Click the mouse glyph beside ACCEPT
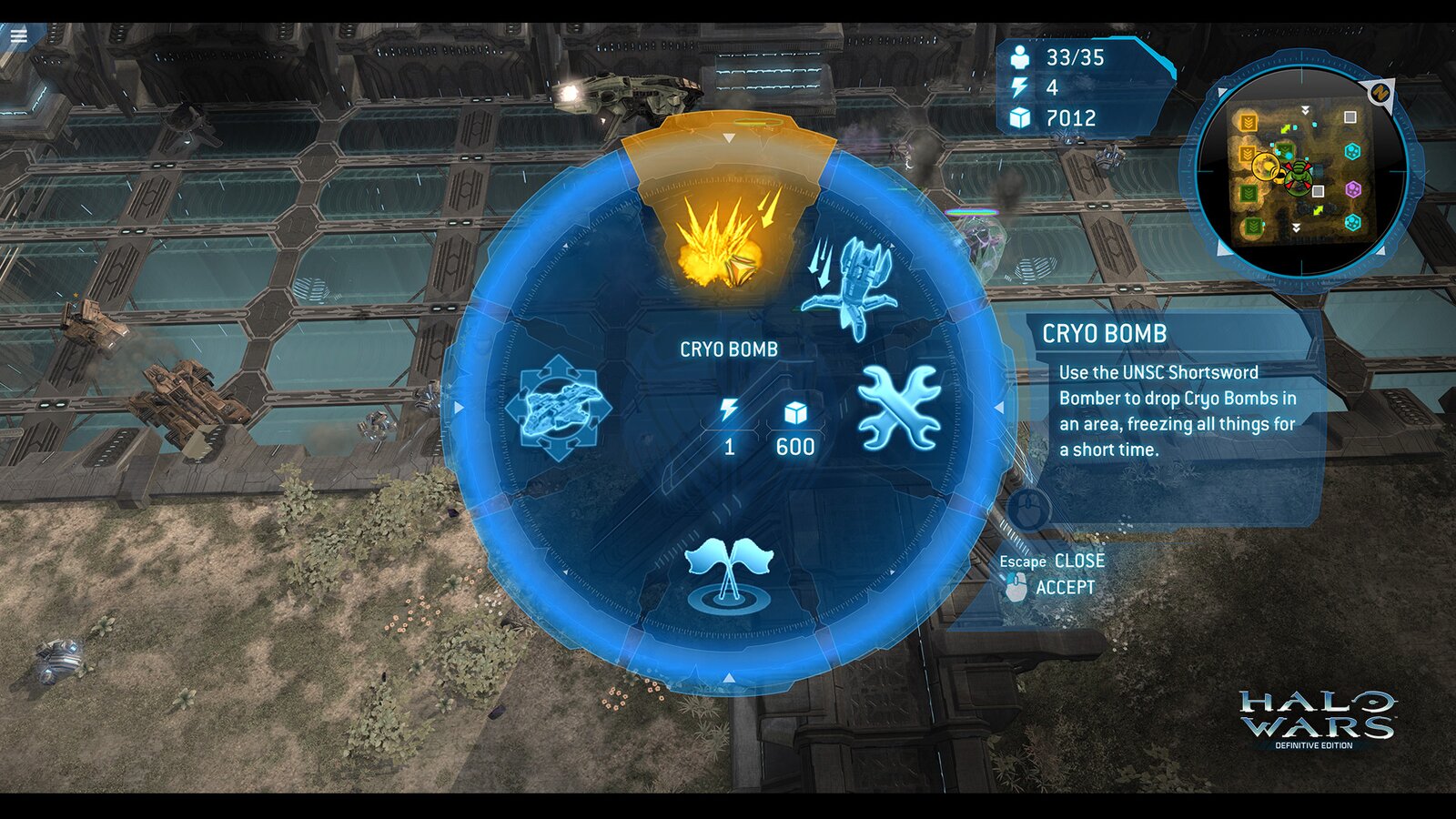The height and width of the screenshot is (819, 1456). [1017, 588]
